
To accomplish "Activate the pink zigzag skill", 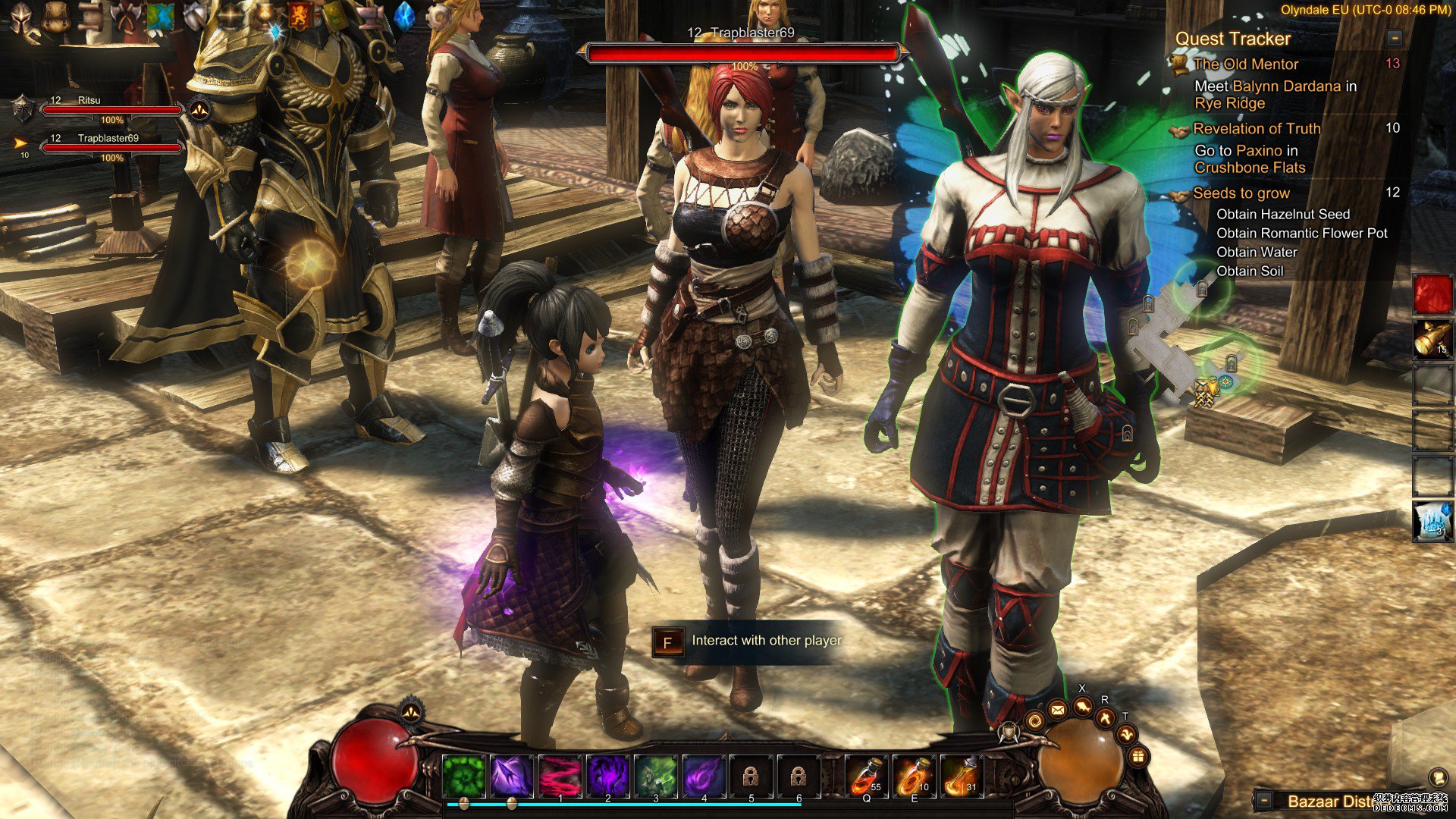I will (x=560, y=777).
